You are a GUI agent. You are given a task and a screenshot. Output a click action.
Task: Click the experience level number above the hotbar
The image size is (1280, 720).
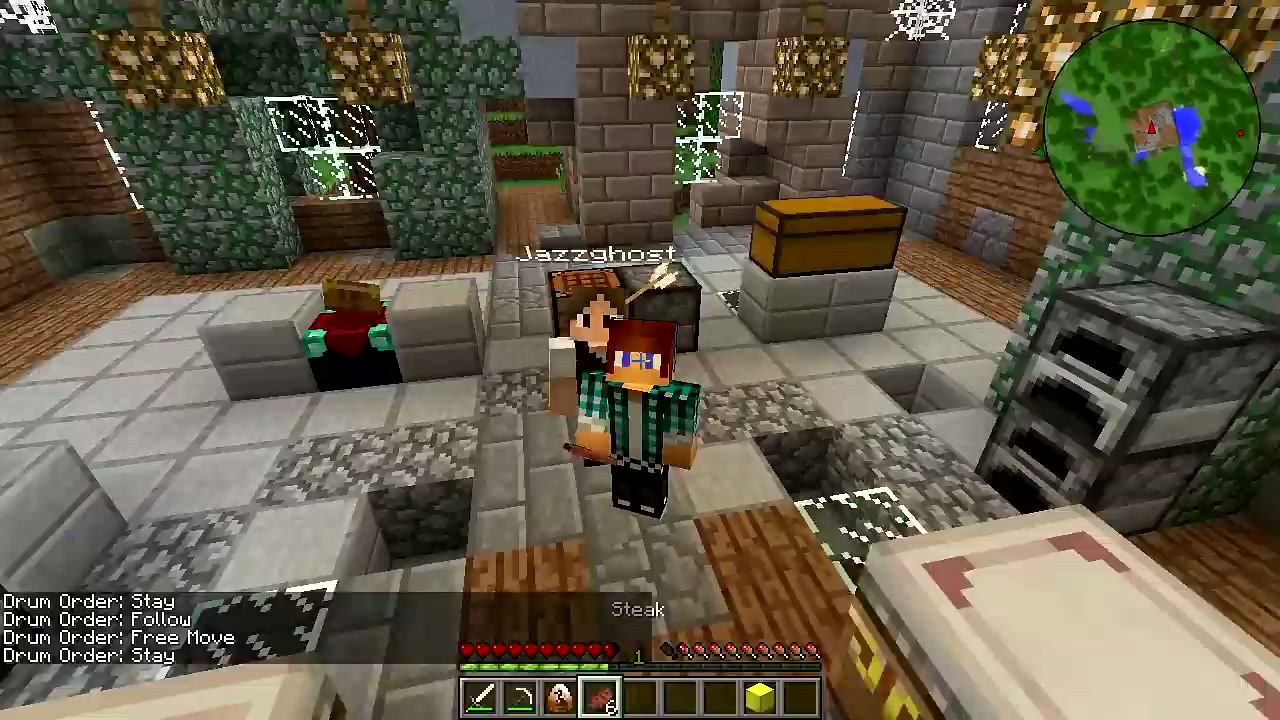coord(638,656)
